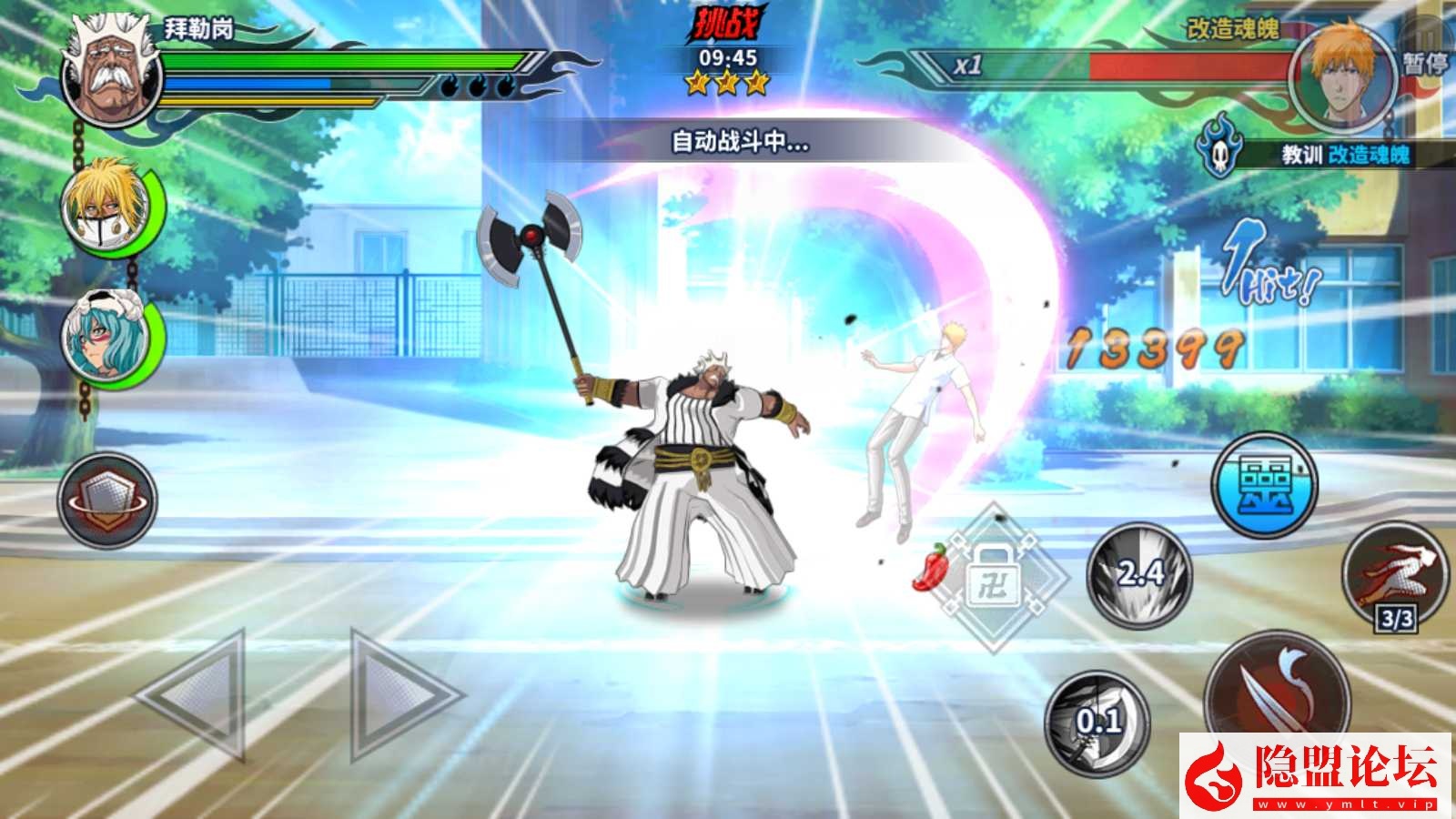Image resolution: width=1456 pixels, height=819 pixels.
Task: Tap the shield guard button
Action: pos(107,500)
